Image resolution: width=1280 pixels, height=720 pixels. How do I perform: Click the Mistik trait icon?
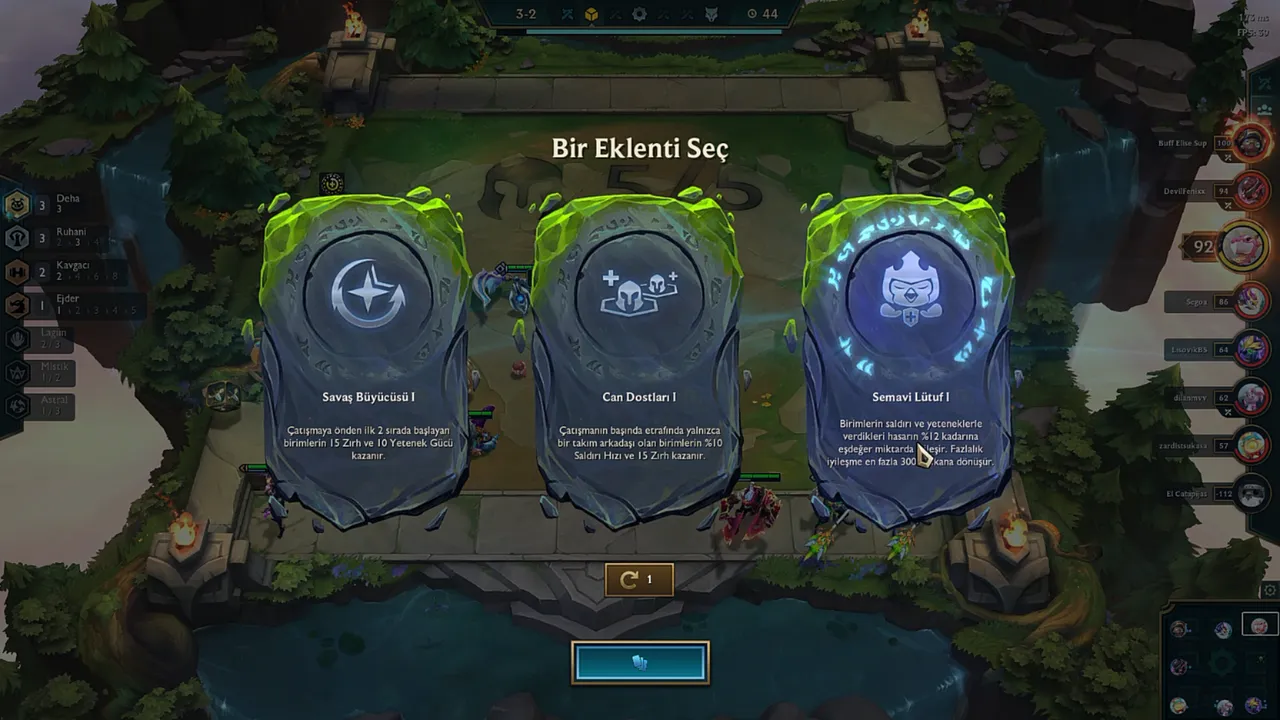[16, 372]
